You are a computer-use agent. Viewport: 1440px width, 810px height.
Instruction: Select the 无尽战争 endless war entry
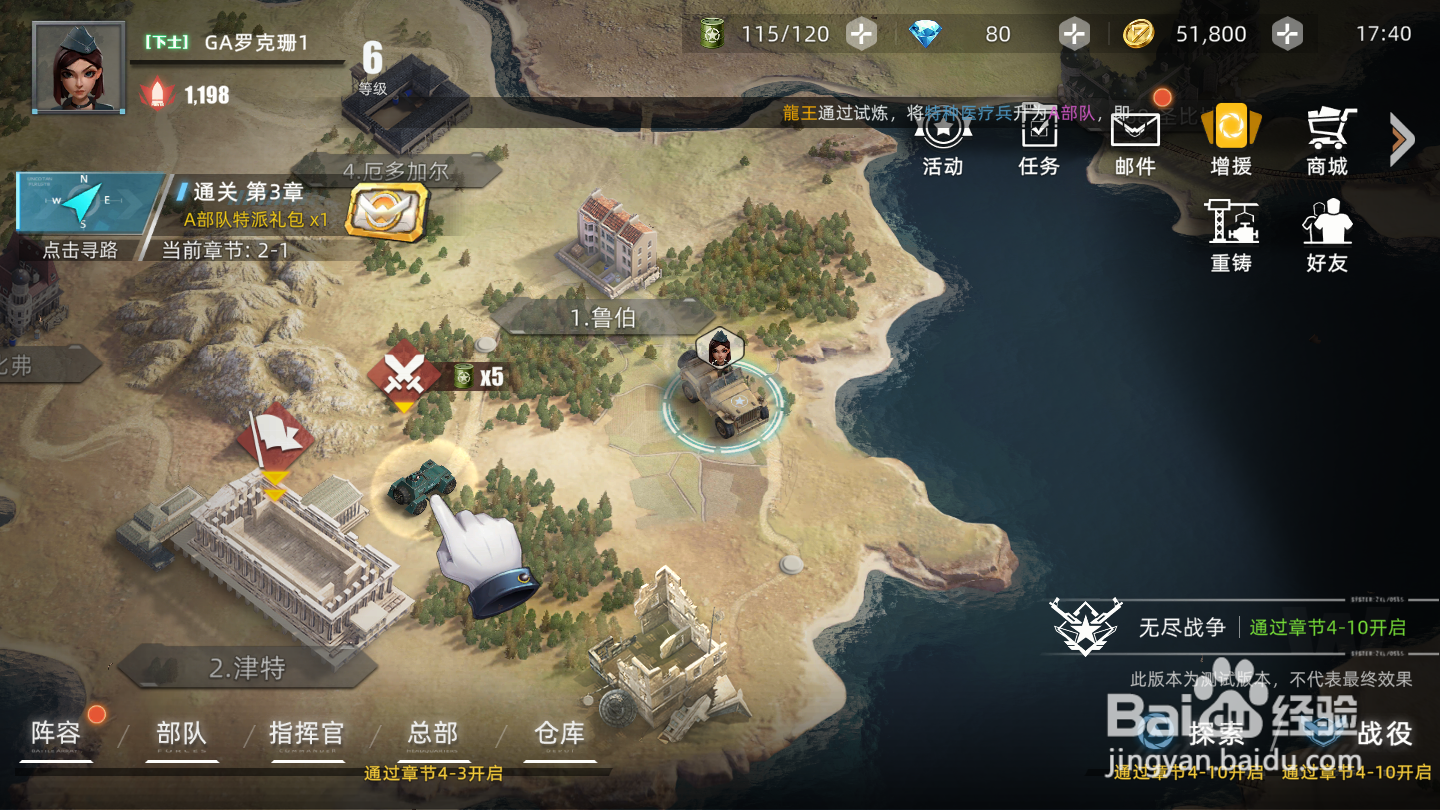tap(1182, 627)
